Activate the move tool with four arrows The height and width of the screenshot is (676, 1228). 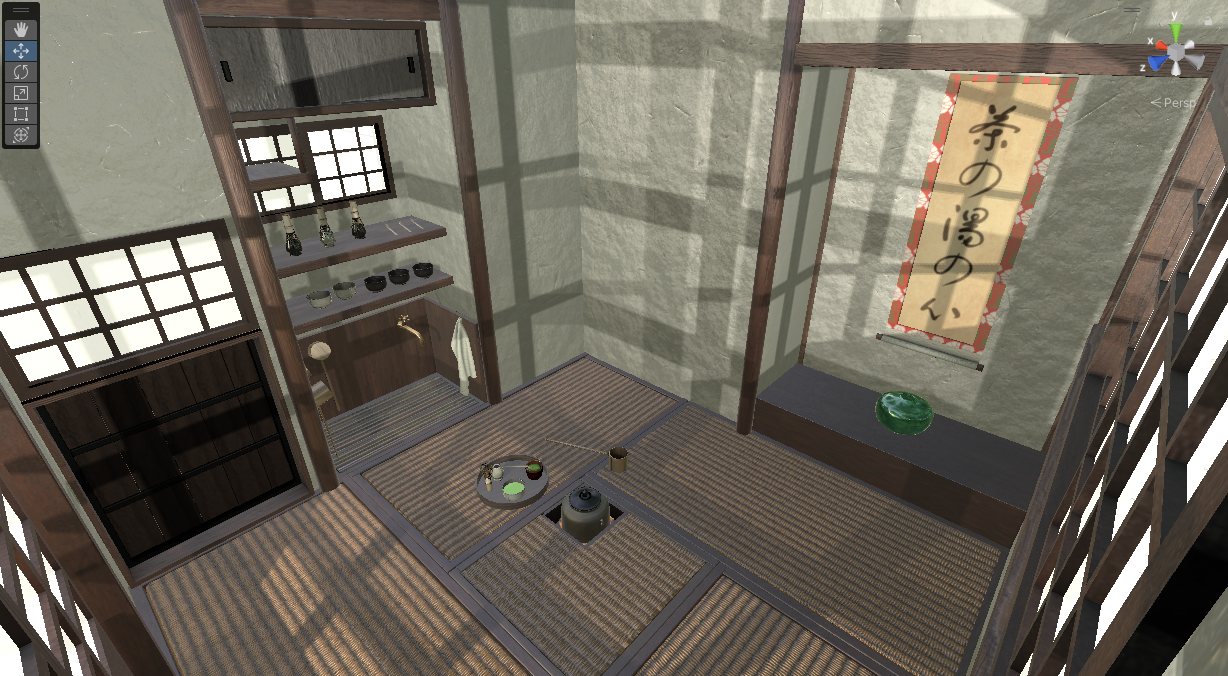click(21, 51)
